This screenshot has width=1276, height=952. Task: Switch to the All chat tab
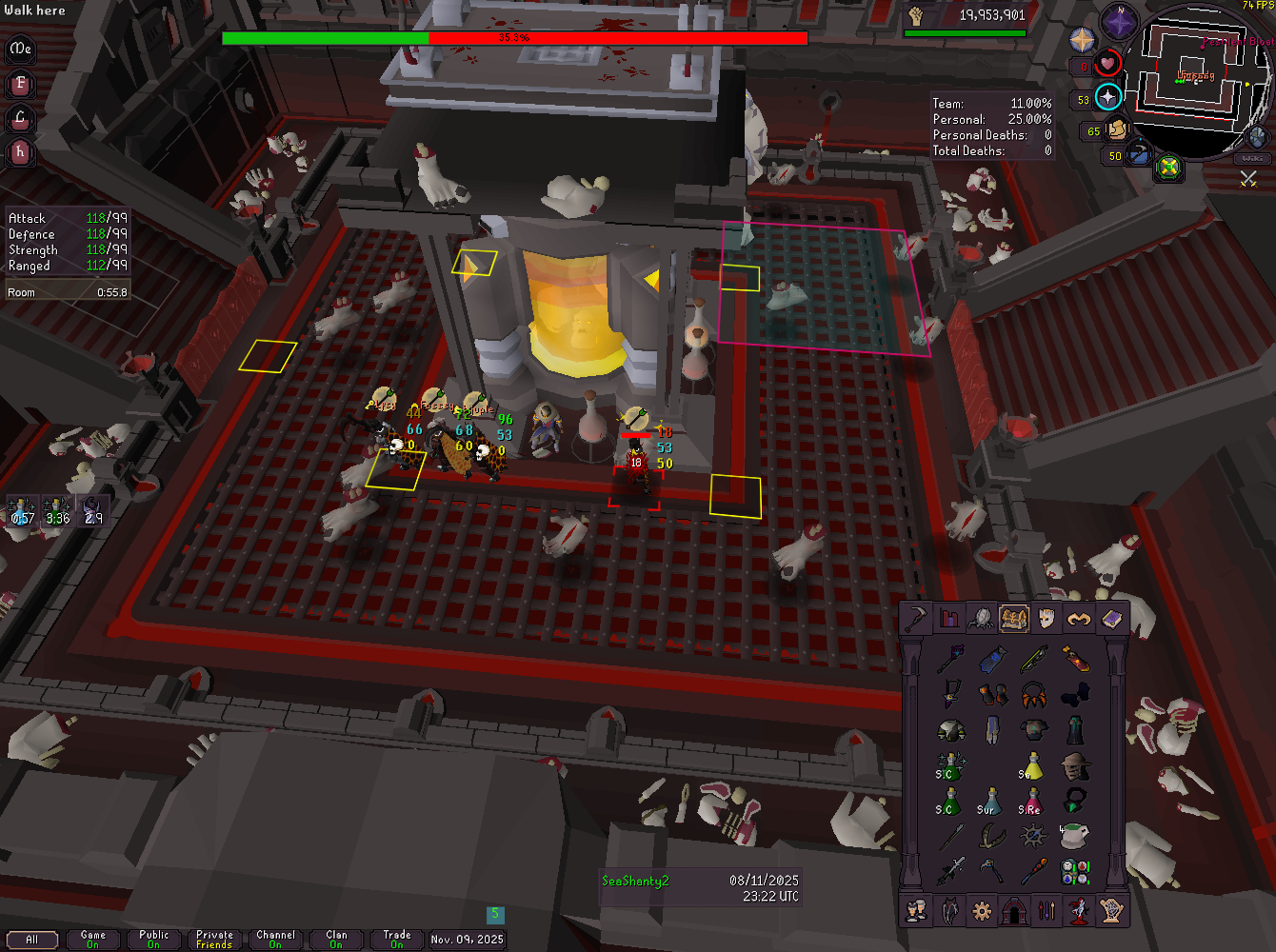point(32,940)
